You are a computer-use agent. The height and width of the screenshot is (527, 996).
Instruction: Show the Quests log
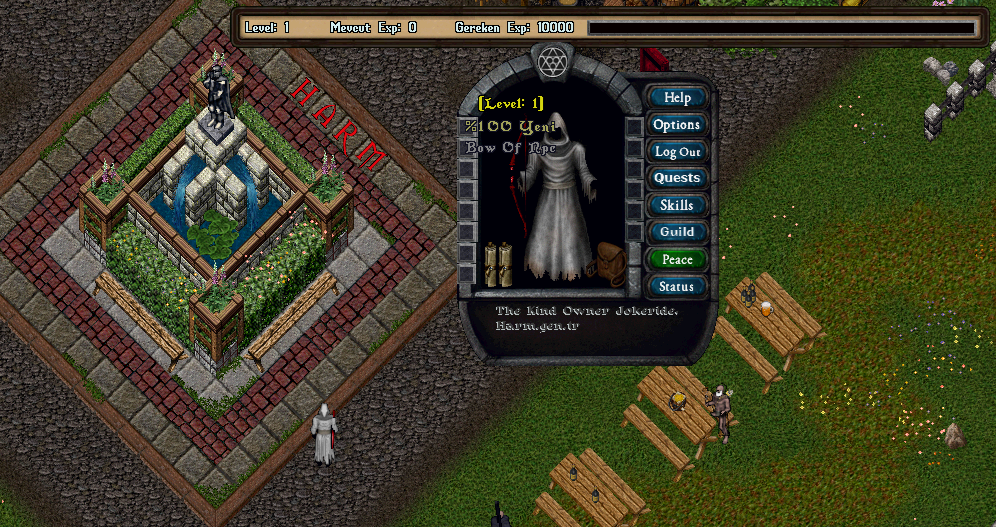coord(677,178)
